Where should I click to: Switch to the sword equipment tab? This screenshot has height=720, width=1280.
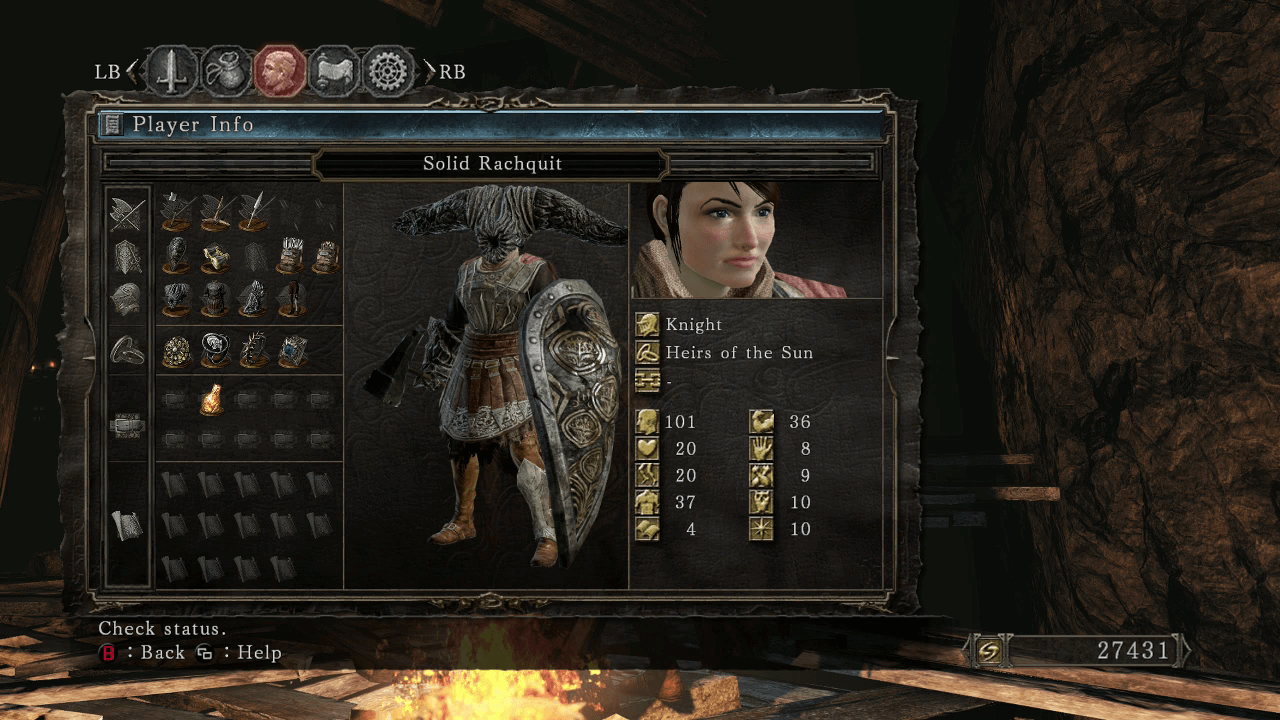(x=171, y=72)
